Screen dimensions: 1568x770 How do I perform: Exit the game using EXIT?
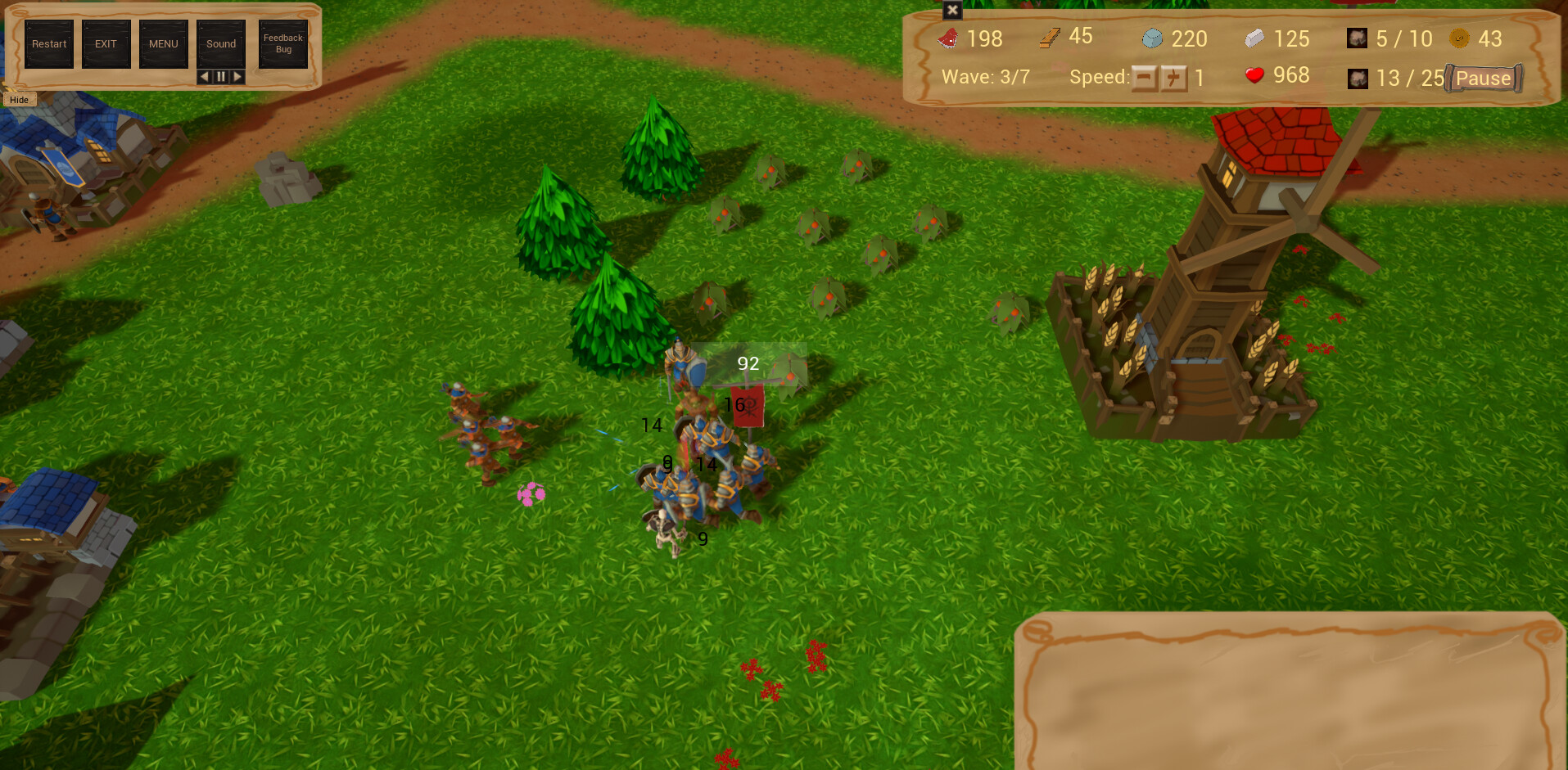106,43
